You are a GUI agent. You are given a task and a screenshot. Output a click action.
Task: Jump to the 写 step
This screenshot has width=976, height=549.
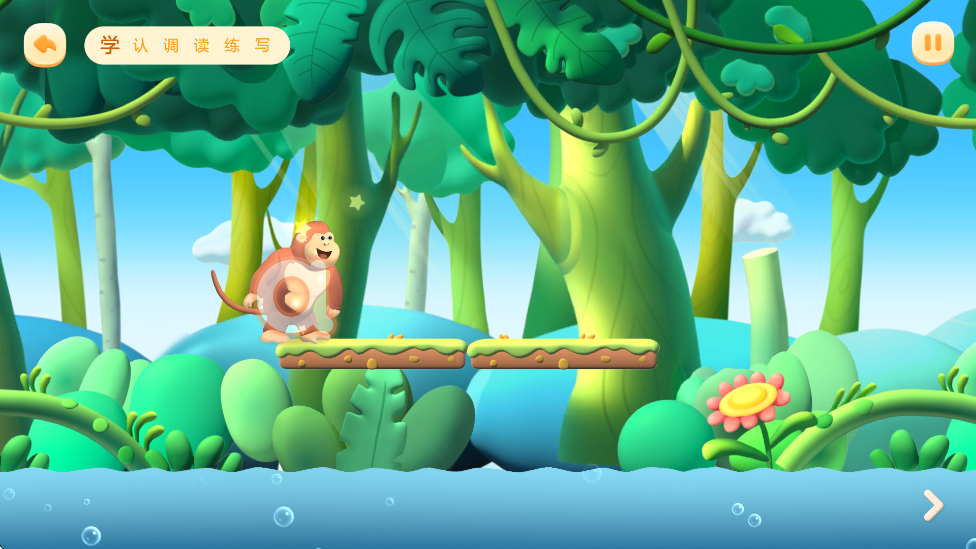(263, 46)
